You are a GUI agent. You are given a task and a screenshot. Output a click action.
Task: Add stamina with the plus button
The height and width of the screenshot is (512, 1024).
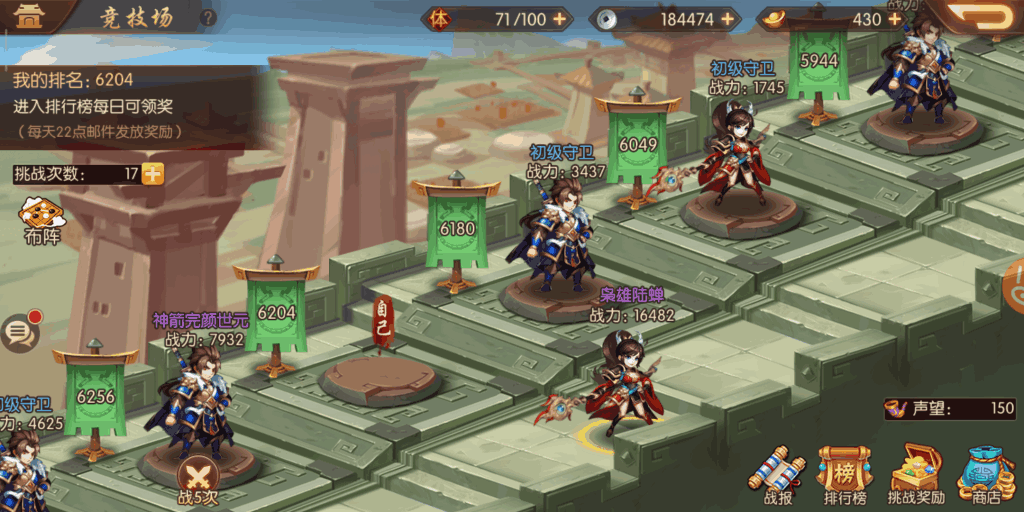click(559, 18)
